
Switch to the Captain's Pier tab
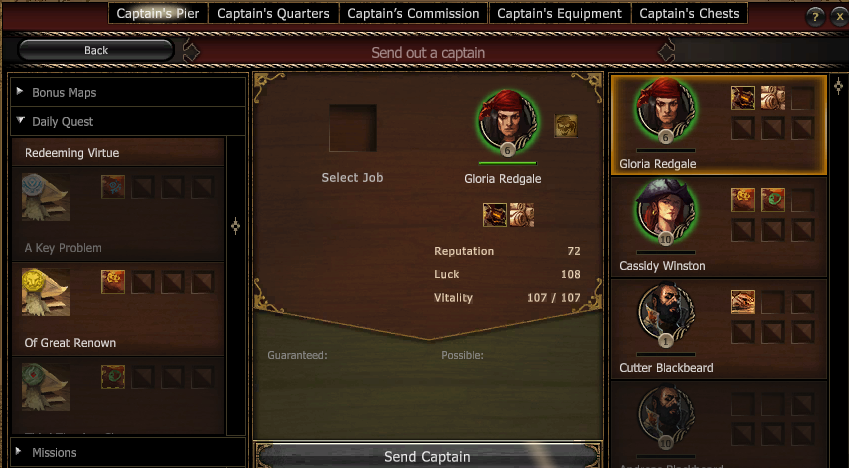coord(160,13)
